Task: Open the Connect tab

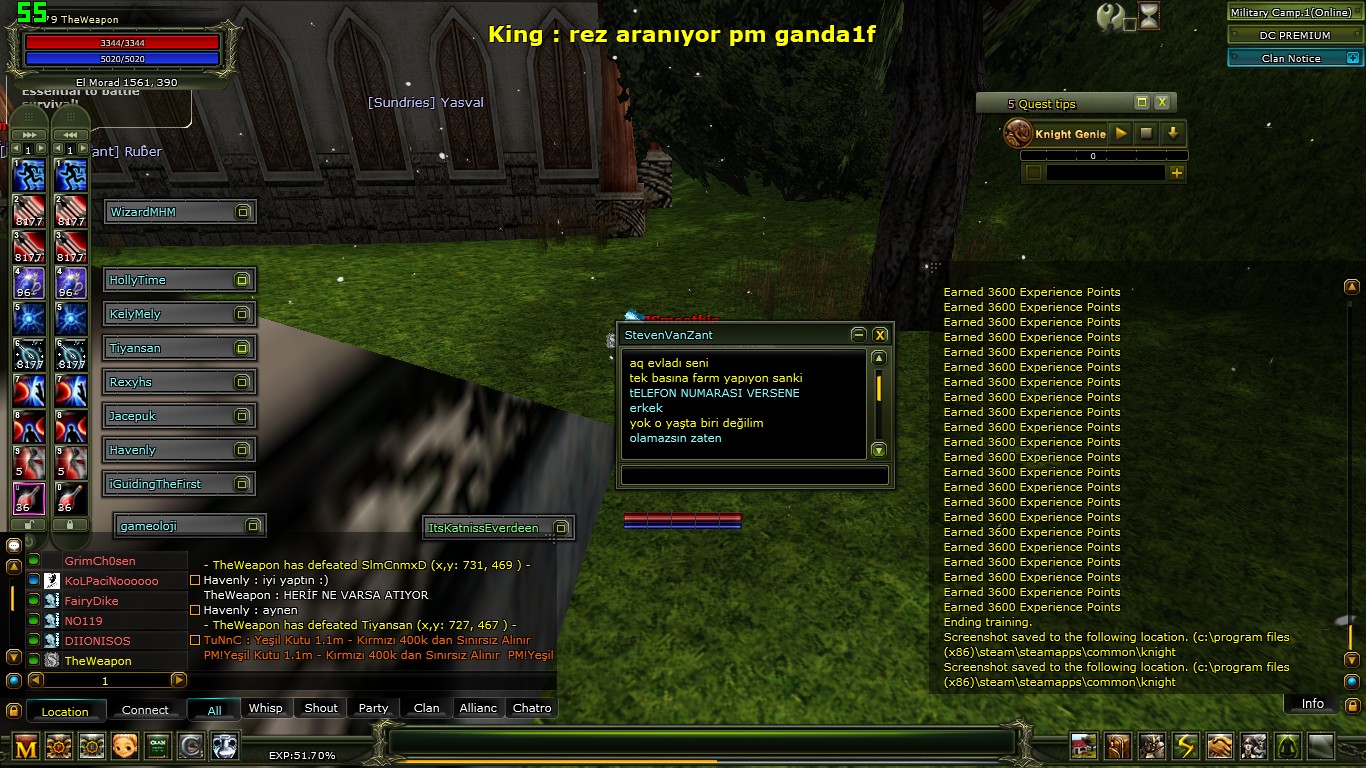Action: pyautogui.click(x=145, y=710)
